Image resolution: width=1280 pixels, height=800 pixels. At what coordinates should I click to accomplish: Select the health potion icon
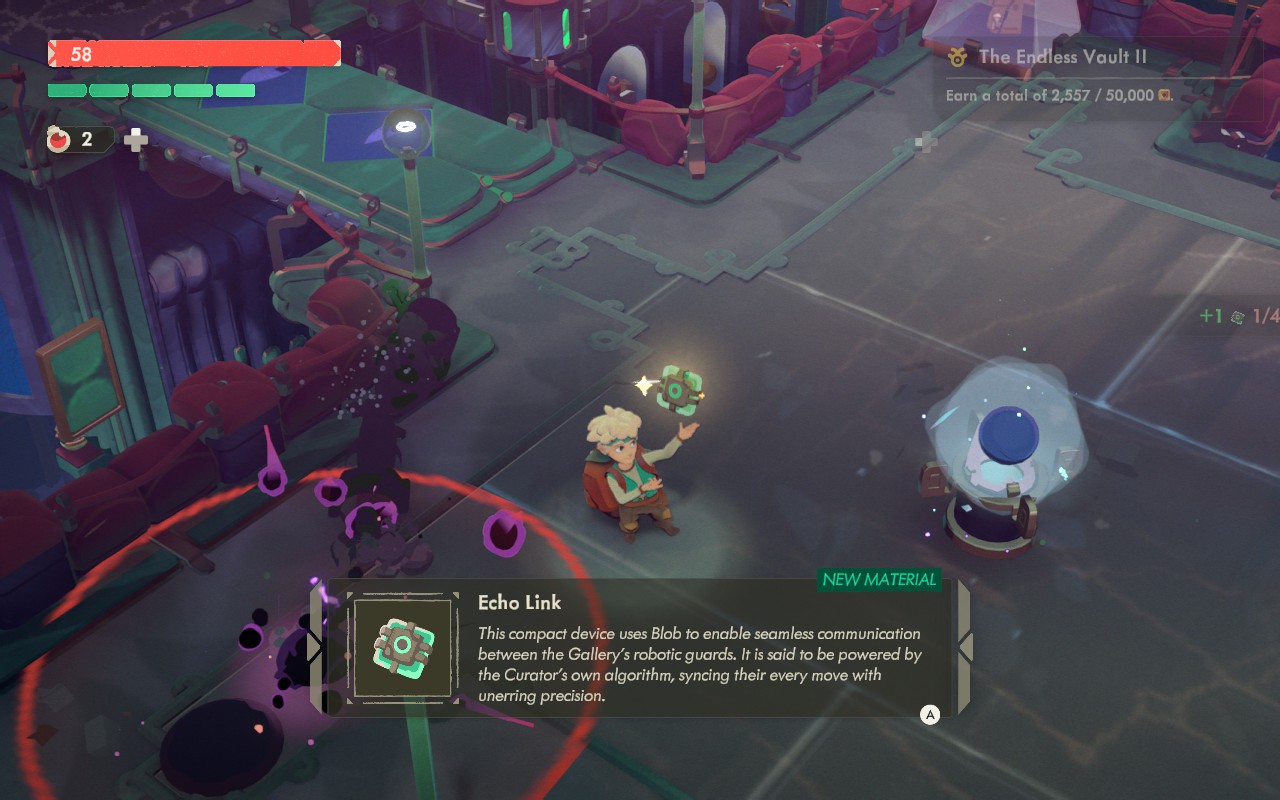click(x=59, y=140)
